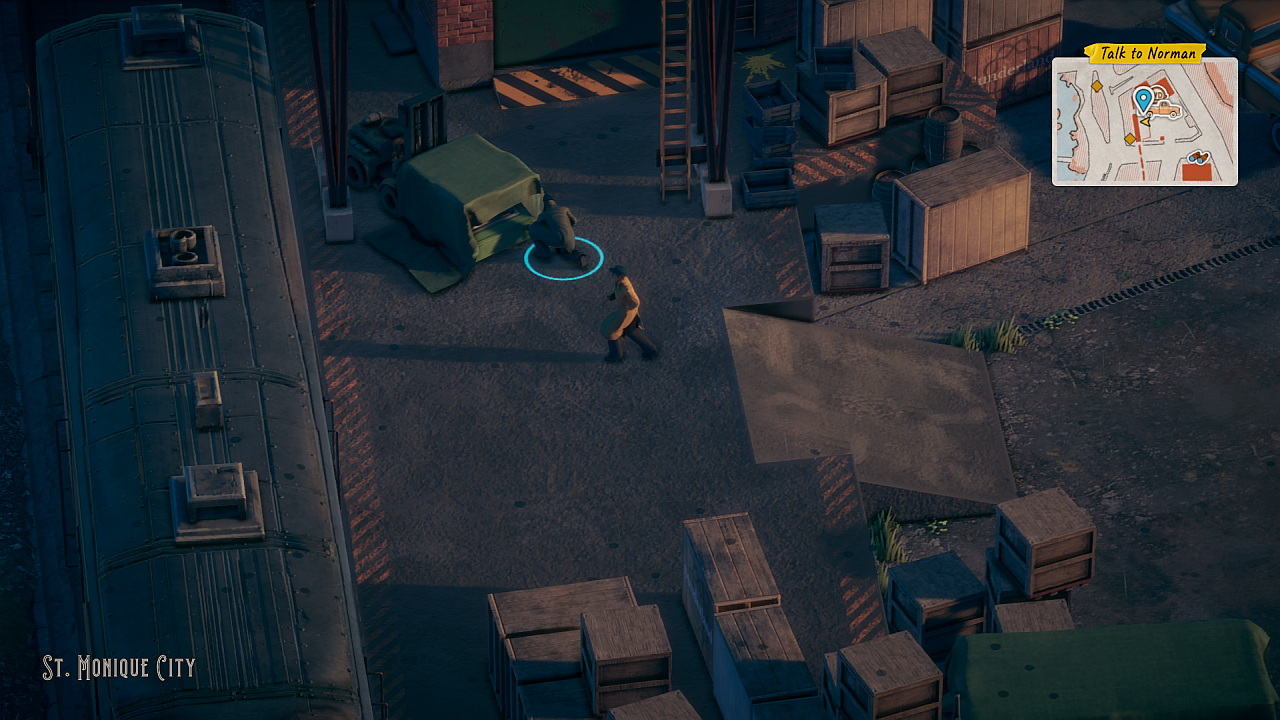Select the pickup truck marker on the minimap
The height and width of the screenshot is (720, 1280).
click(1165, 109)
